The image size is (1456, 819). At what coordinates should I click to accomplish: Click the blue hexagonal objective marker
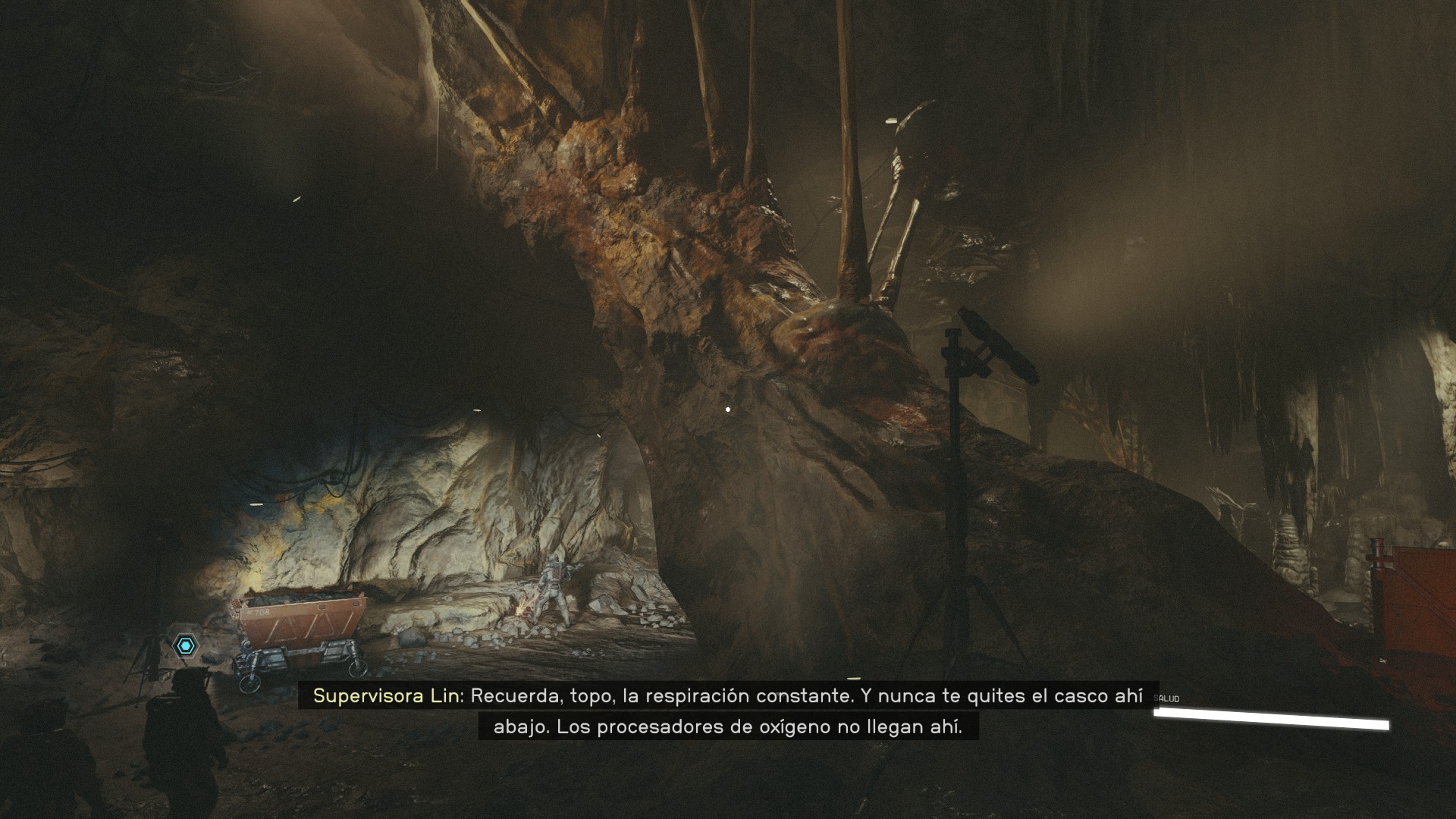pyautogui.click(x=185, y=646)
